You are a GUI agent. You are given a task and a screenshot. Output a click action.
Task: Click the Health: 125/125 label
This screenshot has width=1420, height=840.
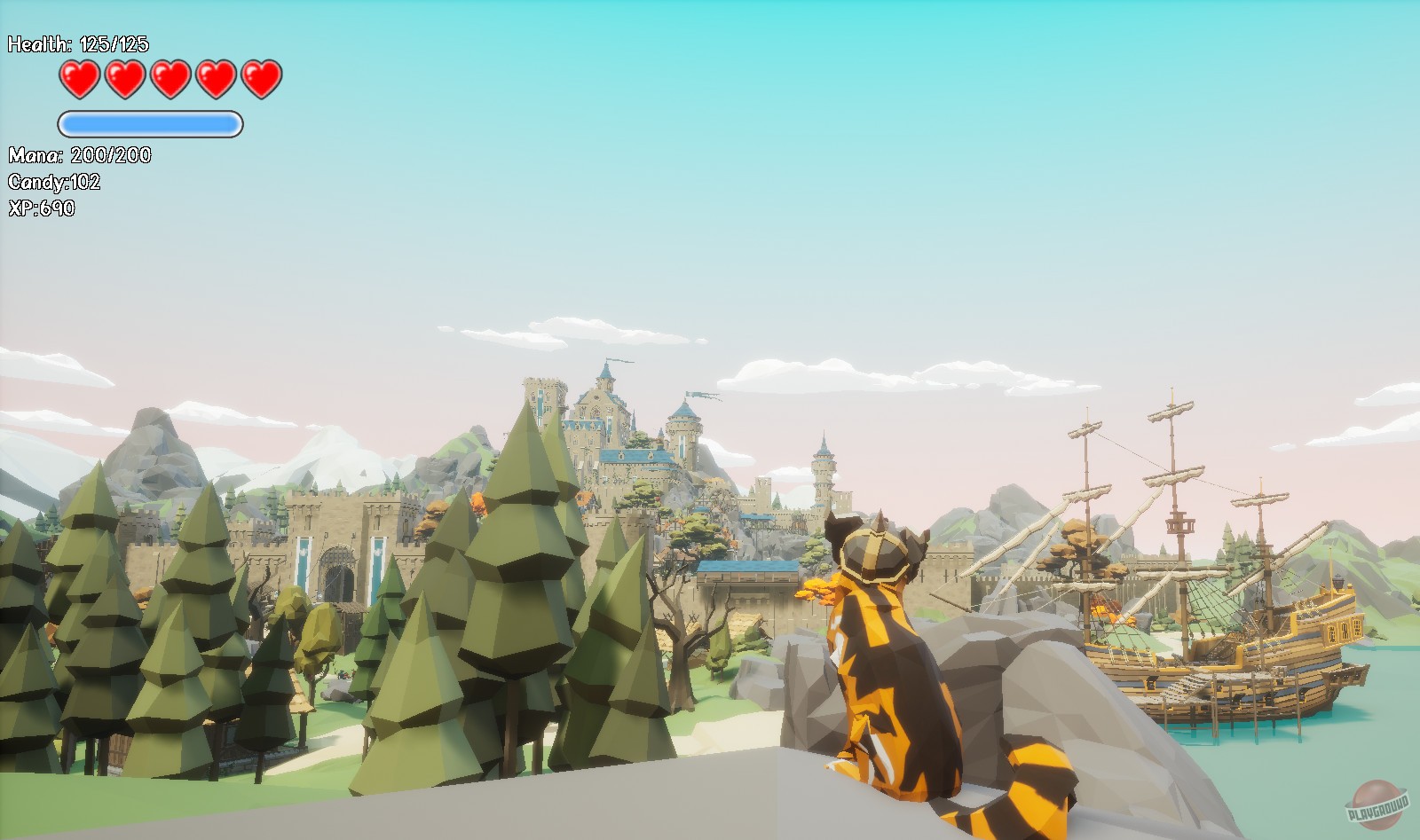coord(78,43)
